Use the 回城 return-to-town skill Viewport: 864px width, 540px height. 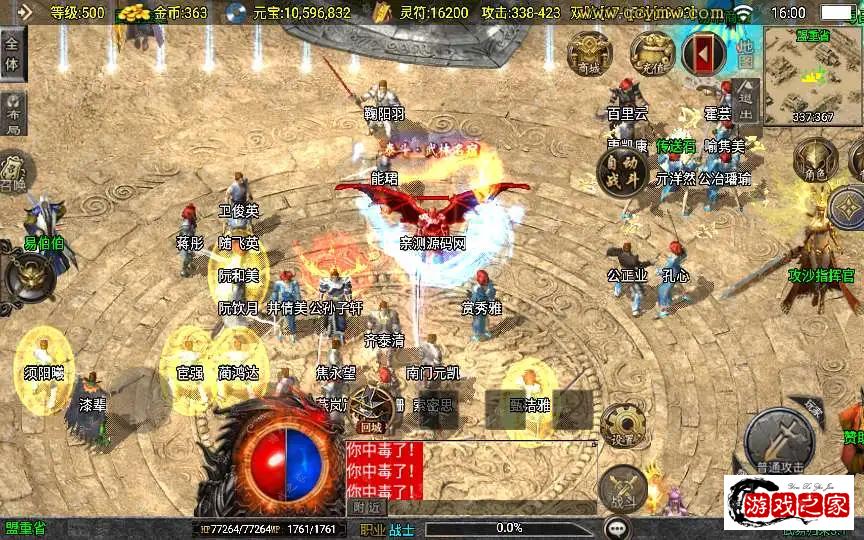point(372,408)
